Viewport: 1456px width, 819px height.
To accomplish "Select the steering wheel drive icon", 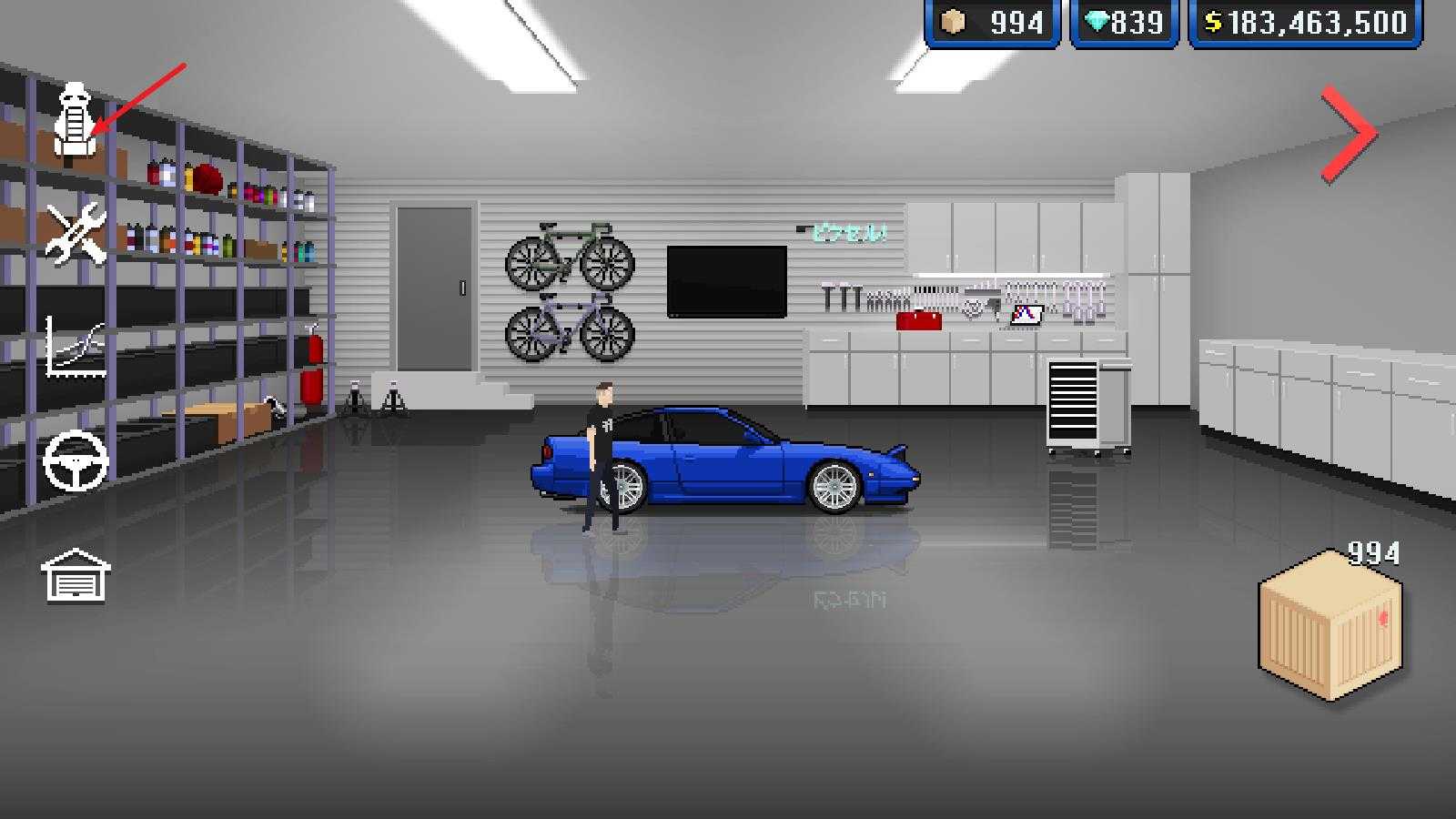I will click(x=76, y=460).
